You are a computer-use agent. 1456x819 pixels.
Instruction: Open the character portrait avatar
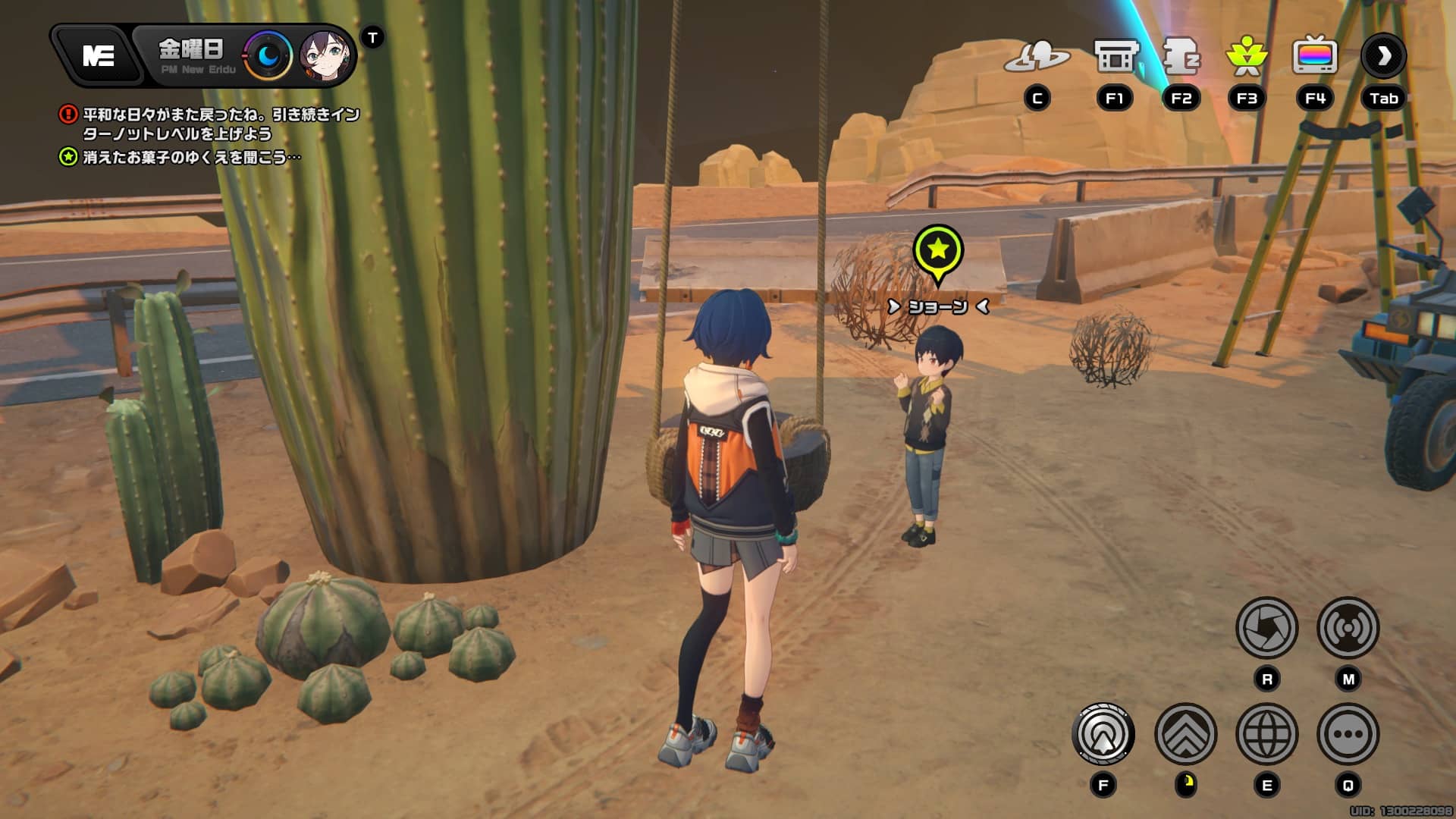pyautogui.click(x=326, y=56)
